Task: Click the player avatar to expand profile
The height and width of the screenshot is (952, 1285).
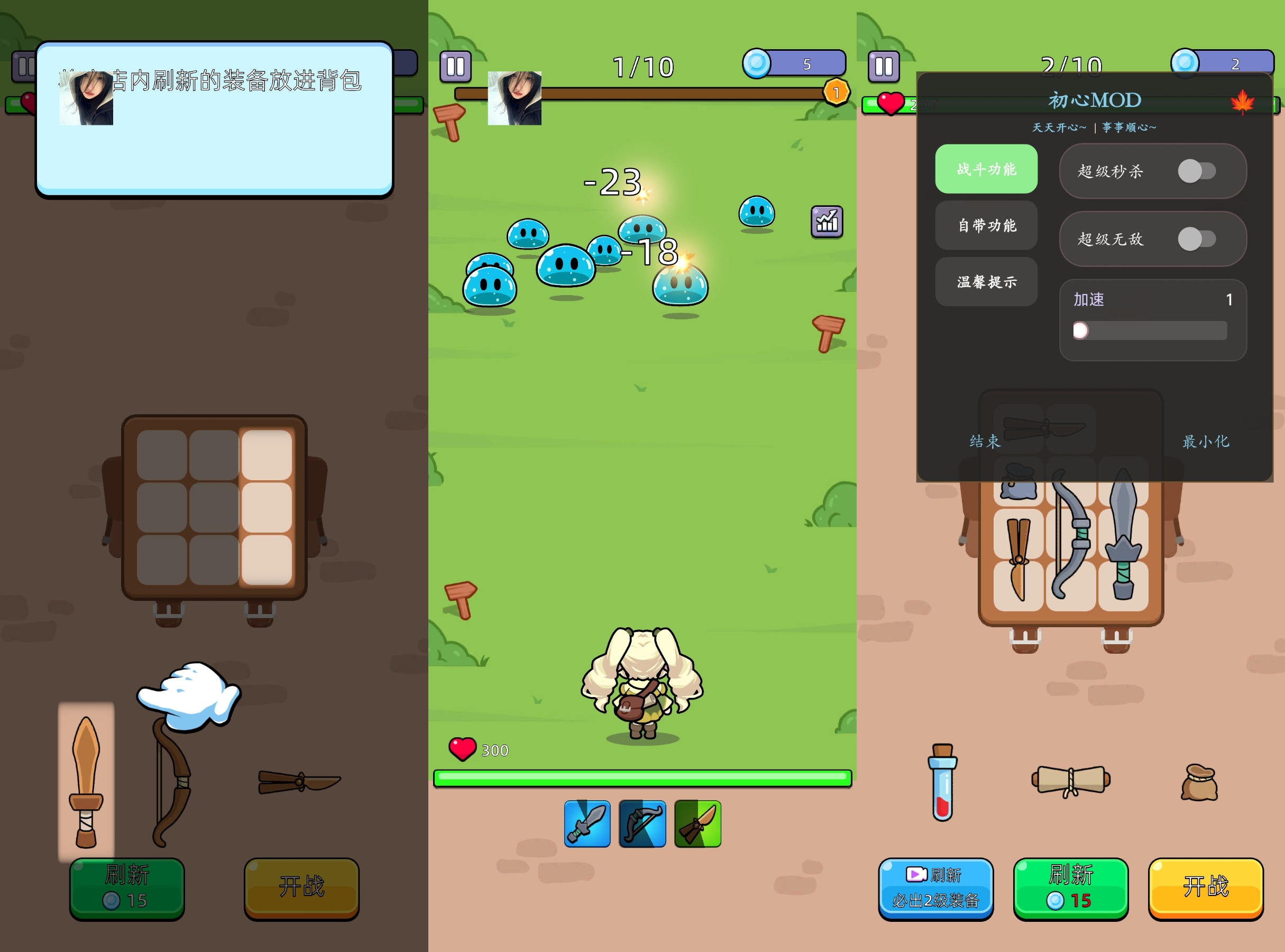Action: [515, 98]
